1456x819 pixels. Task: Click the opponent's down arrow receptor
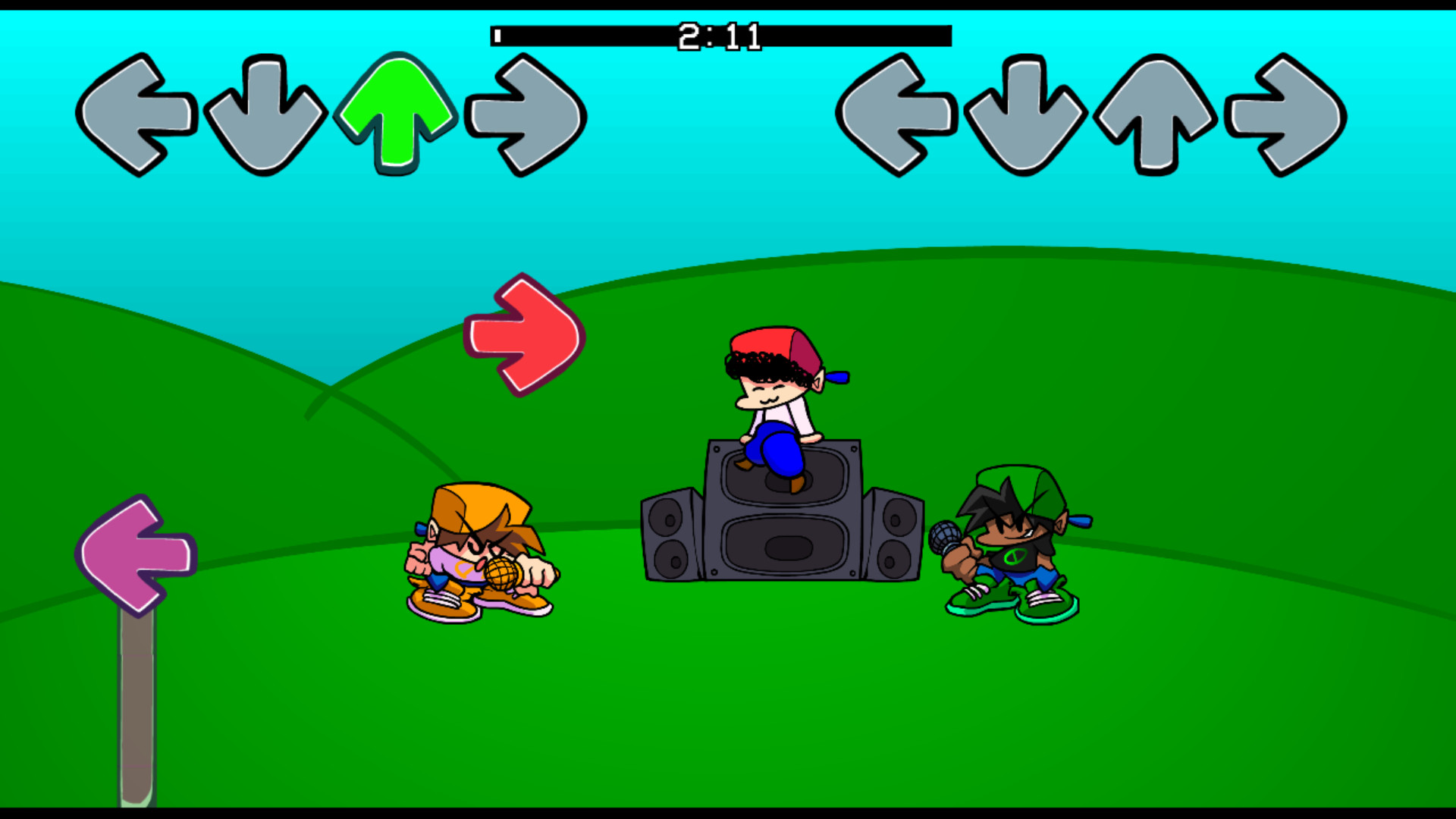(x=265, y=114)
